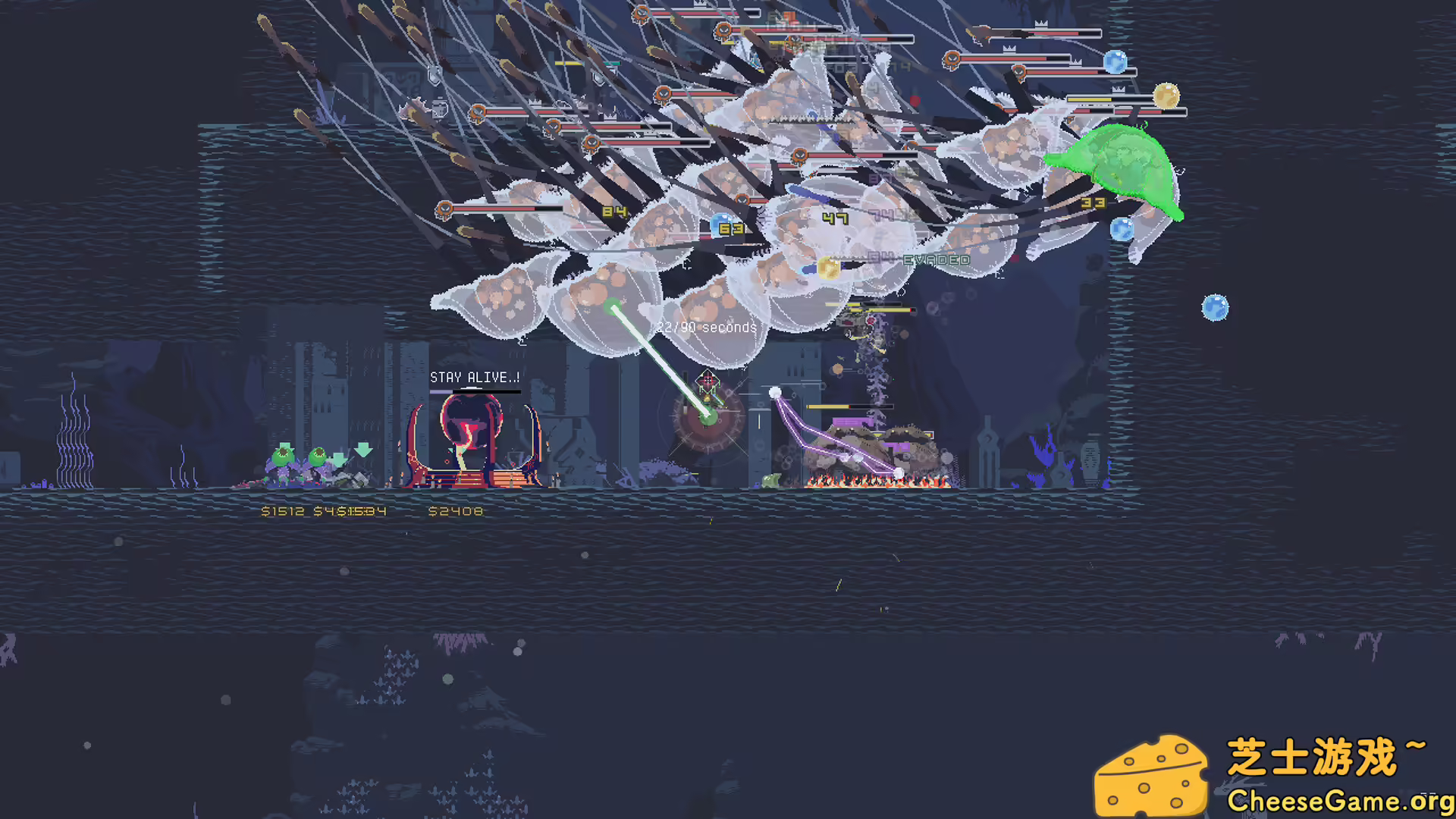
Task: Click the progress bar below the STAY ALIVE text
Action: click(475, 391)
